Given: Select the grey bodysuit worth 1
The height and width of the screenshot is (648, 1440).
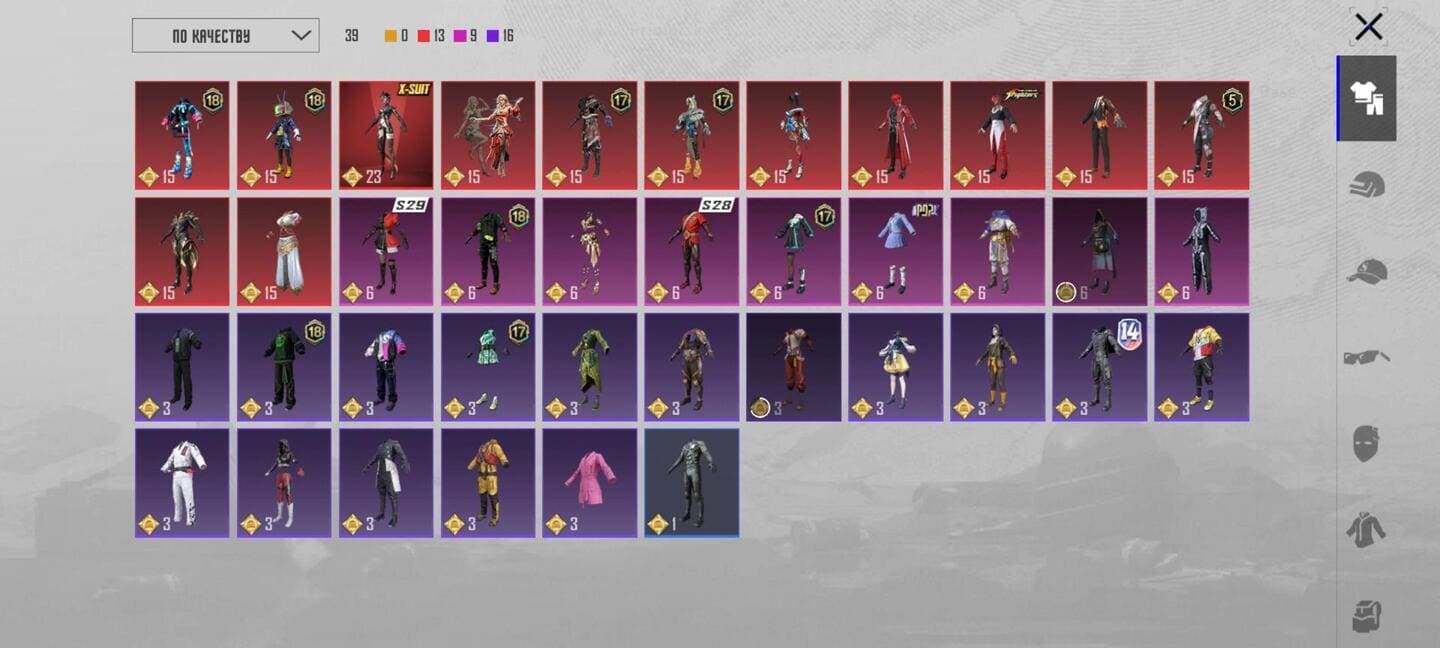Looking at the screenshot, I should tap(692, 483).
